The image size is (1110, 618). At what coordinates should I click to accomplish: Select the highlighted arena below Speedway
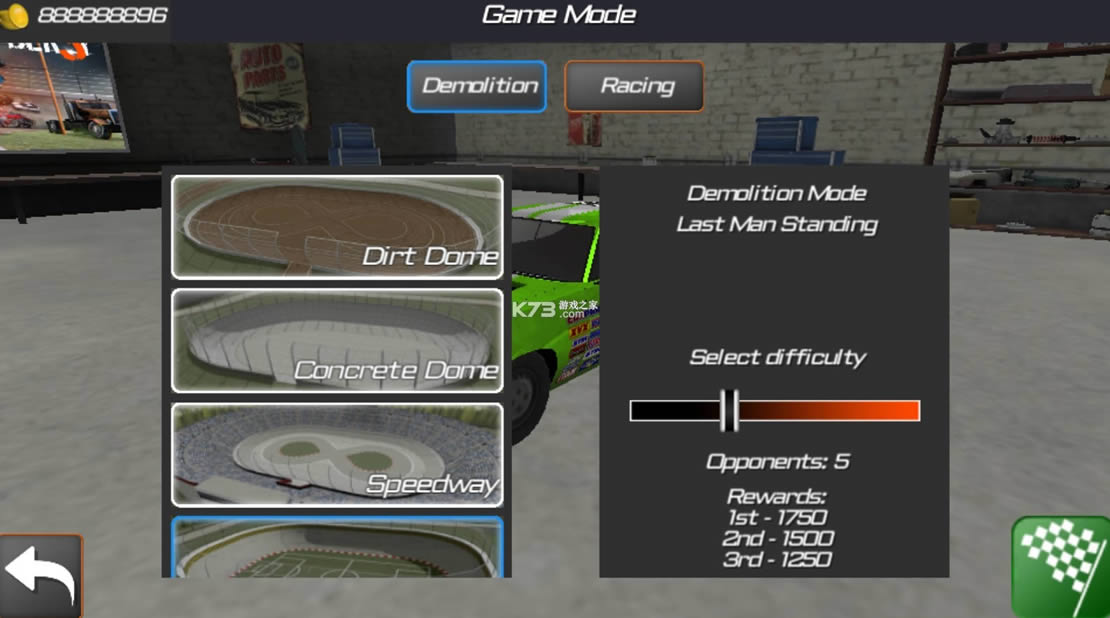[337, 548]
